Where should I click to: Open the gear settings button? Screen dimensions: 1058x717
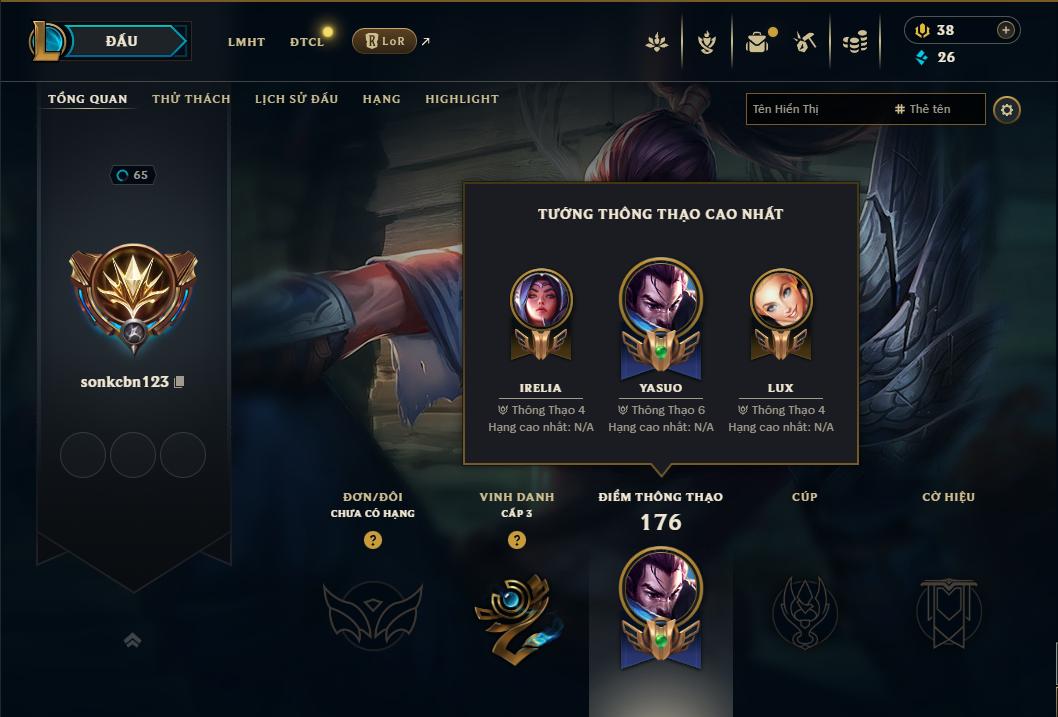click(1007, 110)
